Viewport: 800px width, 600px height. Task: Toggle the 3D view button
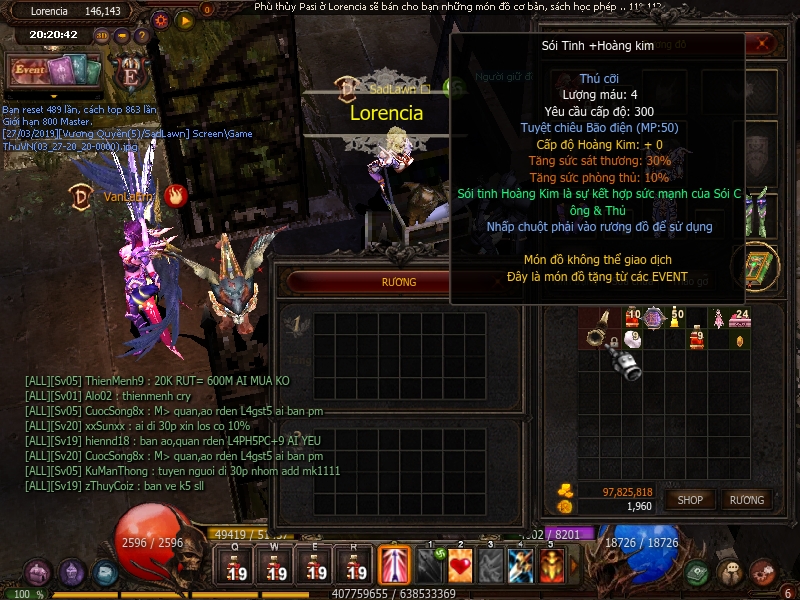click(102, 36)
